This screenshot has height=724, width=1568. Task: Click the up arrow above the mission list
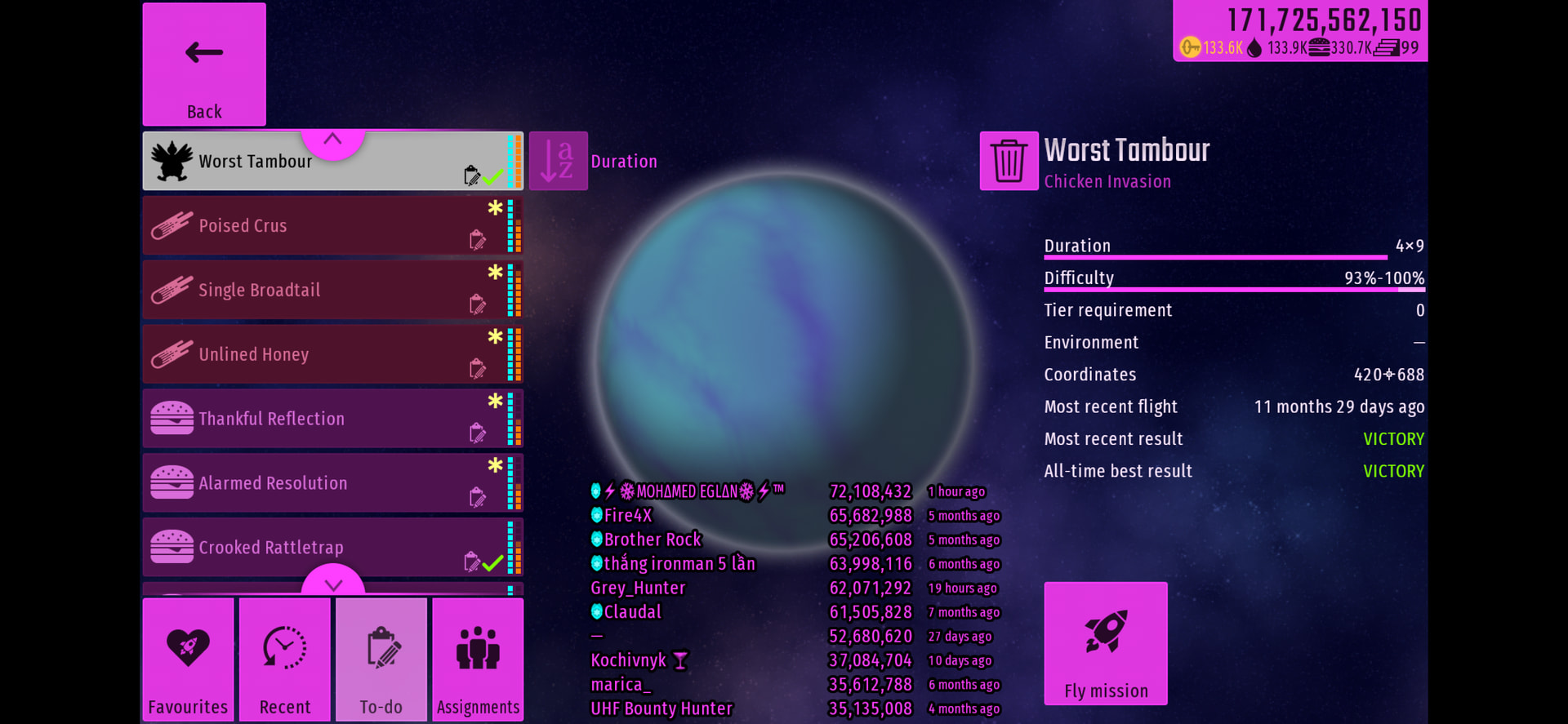pyautogui.click(x=332, y=140)
